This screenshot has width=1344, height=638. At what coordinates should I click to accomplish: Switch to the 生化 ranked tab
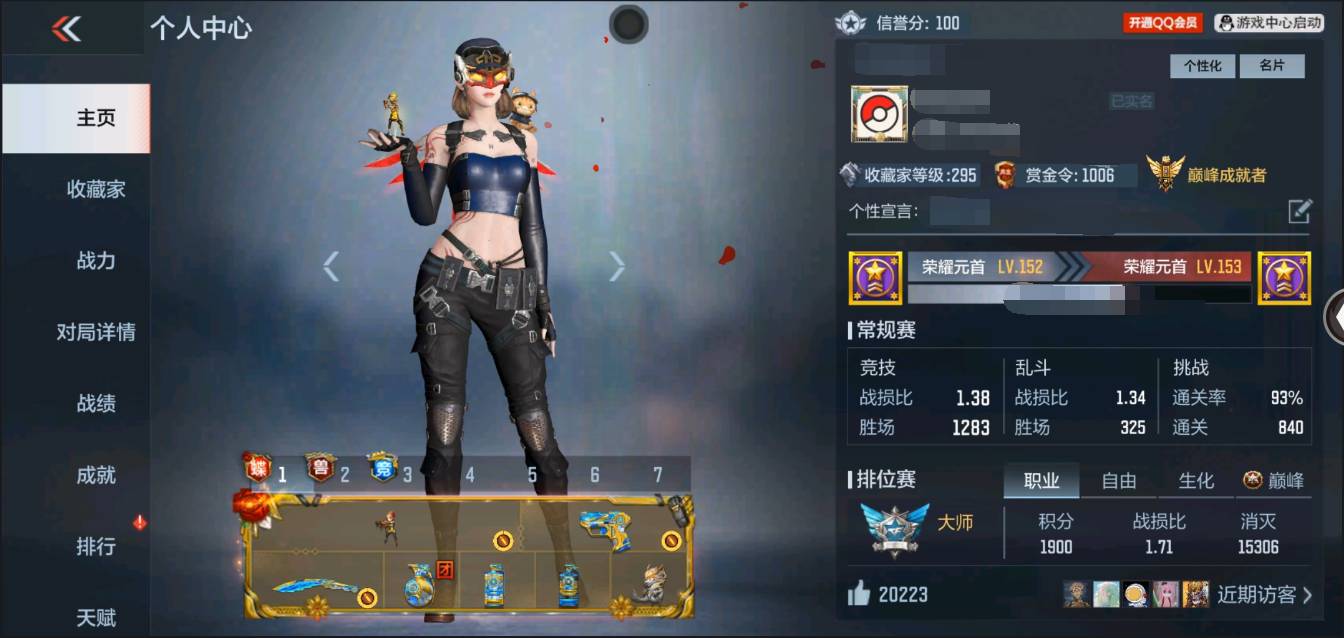[1195, 481]
